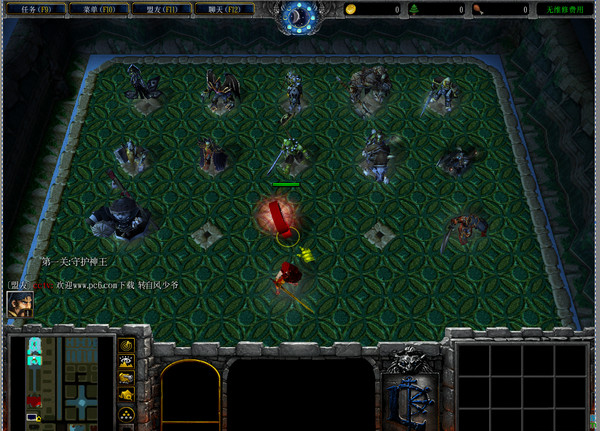Click the food drumstick supply icon

pos(480,9)
